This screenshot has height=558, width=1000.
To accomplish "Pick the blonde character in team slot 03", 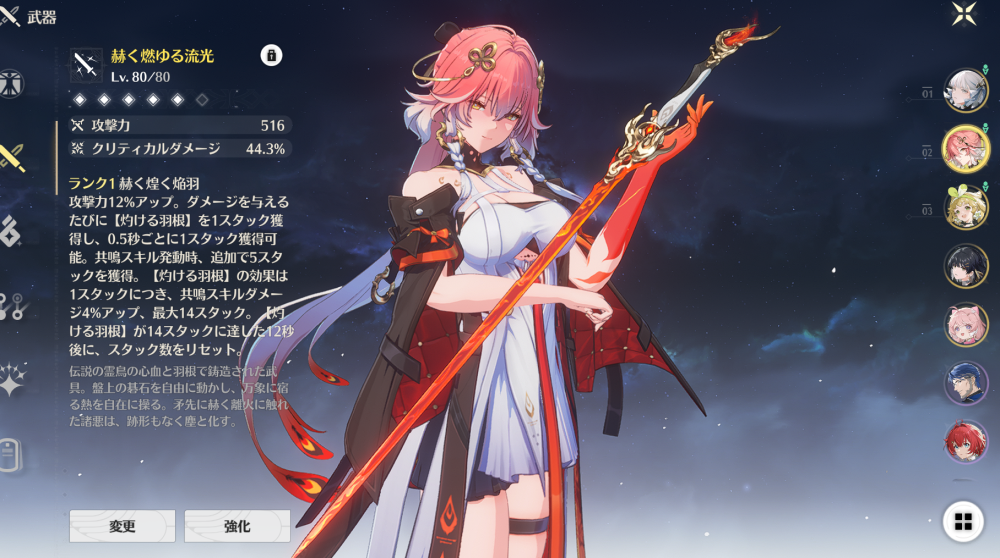I will click(x=966, y=207).
